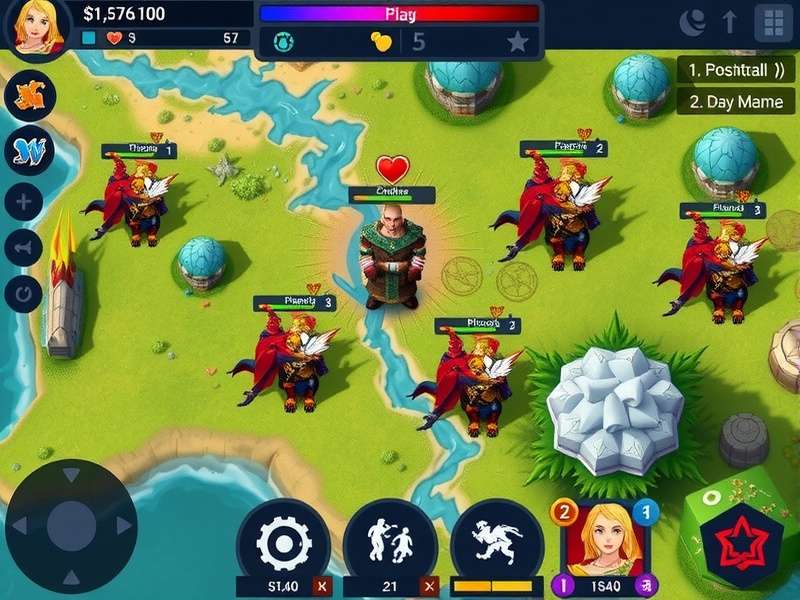This screenshot has width=800, height=600.
Task: Click the plus button in sidebar
Action: point(24,201)
